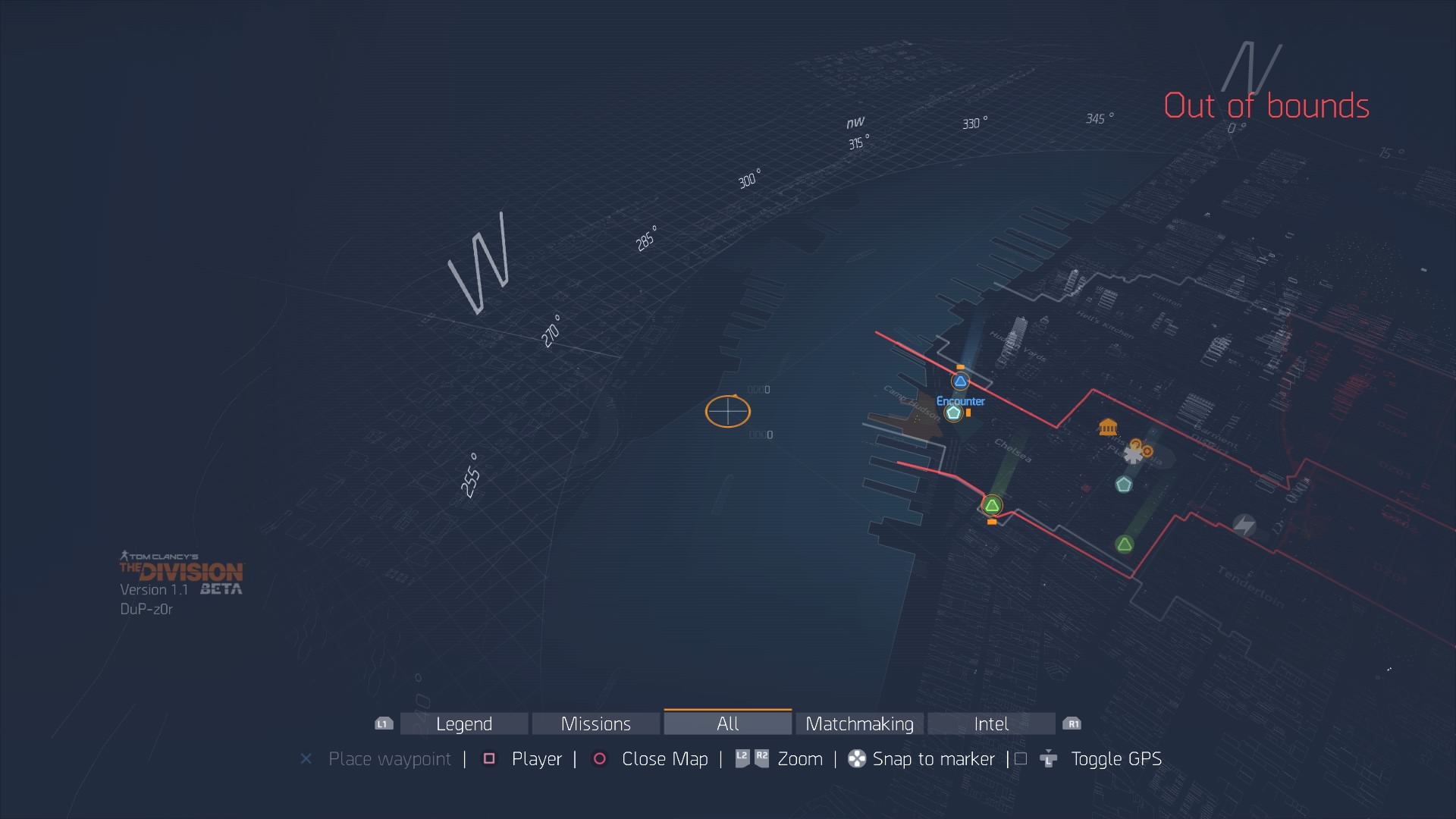Select the grey lightning bolt map marker
This screenshot has height=819, width=1456.
pyautogui.click(x=1244, y=525)
